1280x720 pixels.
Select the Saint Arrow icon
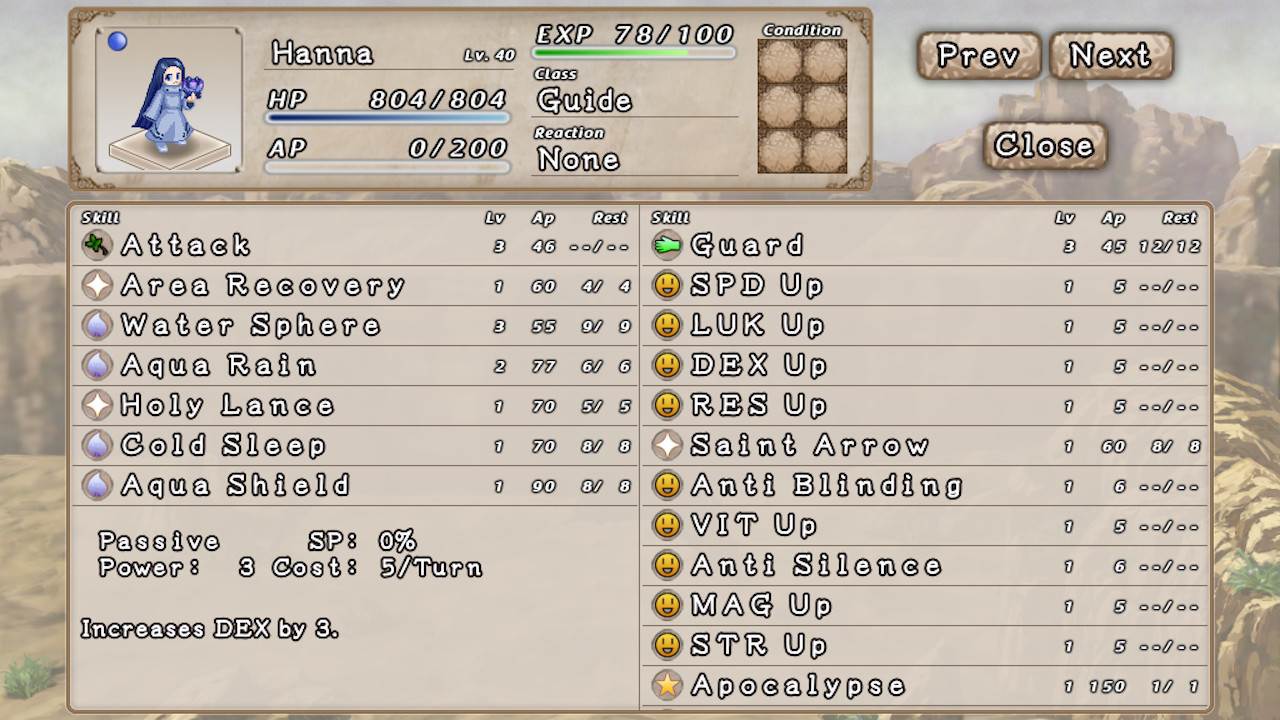pos(668,444)
